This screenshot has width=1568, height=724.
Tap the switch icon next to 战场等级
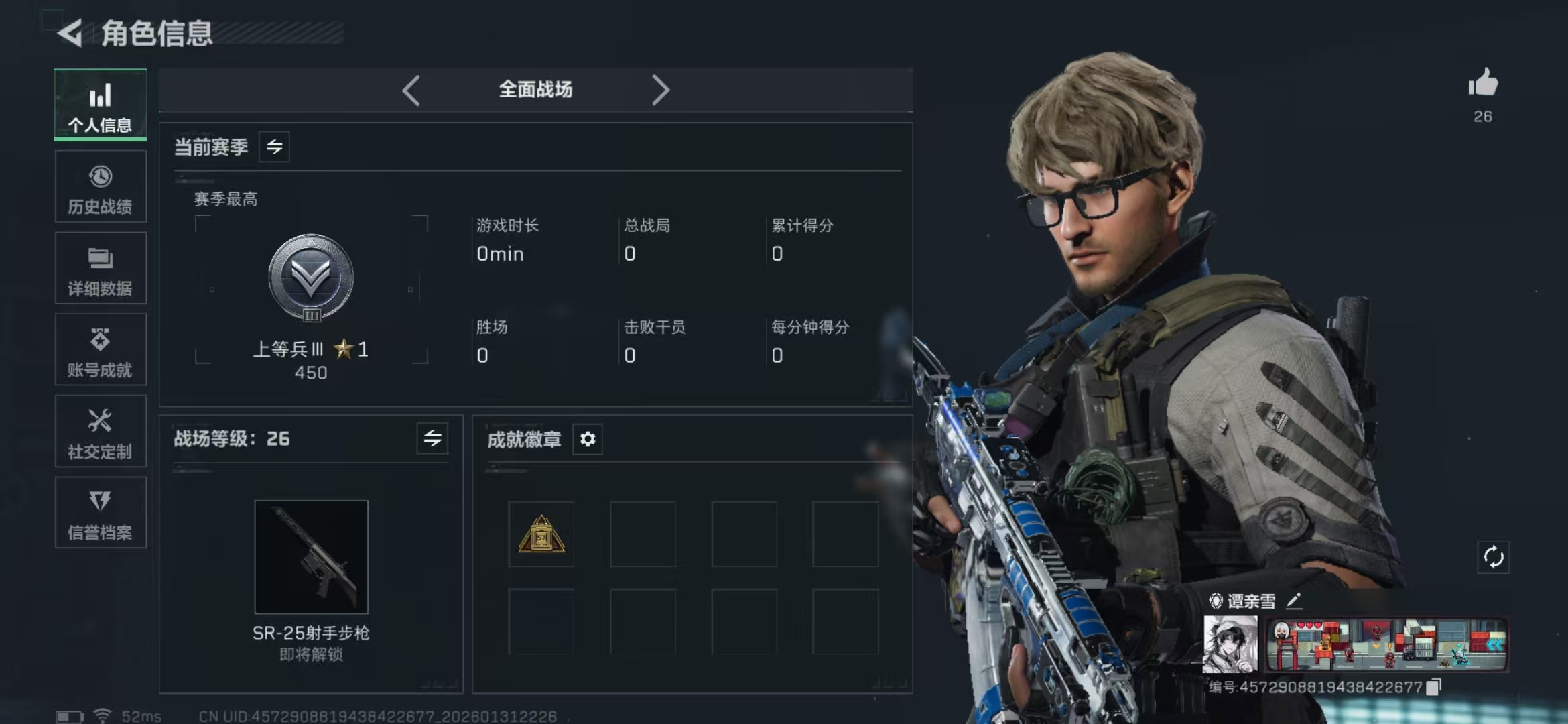(x=432, y=438)
